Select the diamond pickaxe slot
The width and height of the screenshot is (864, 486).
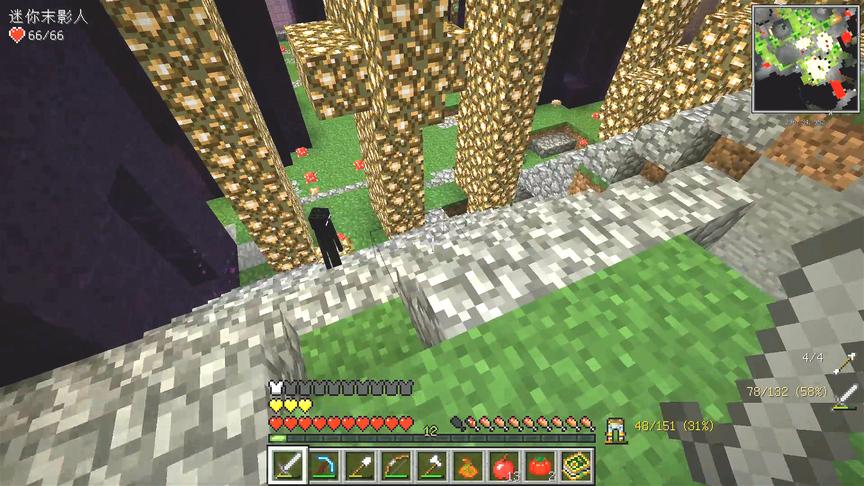click(324, 465)
